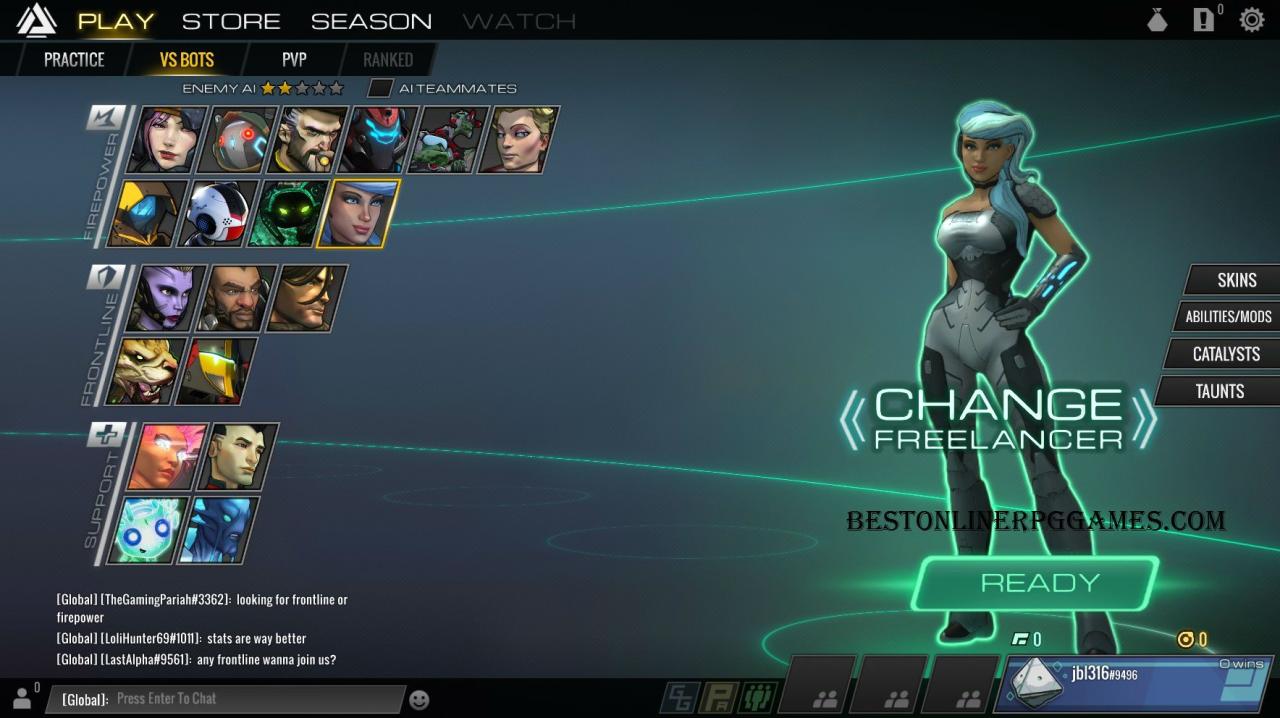
Task: Open the friends list icon
Action: point(22,698)
